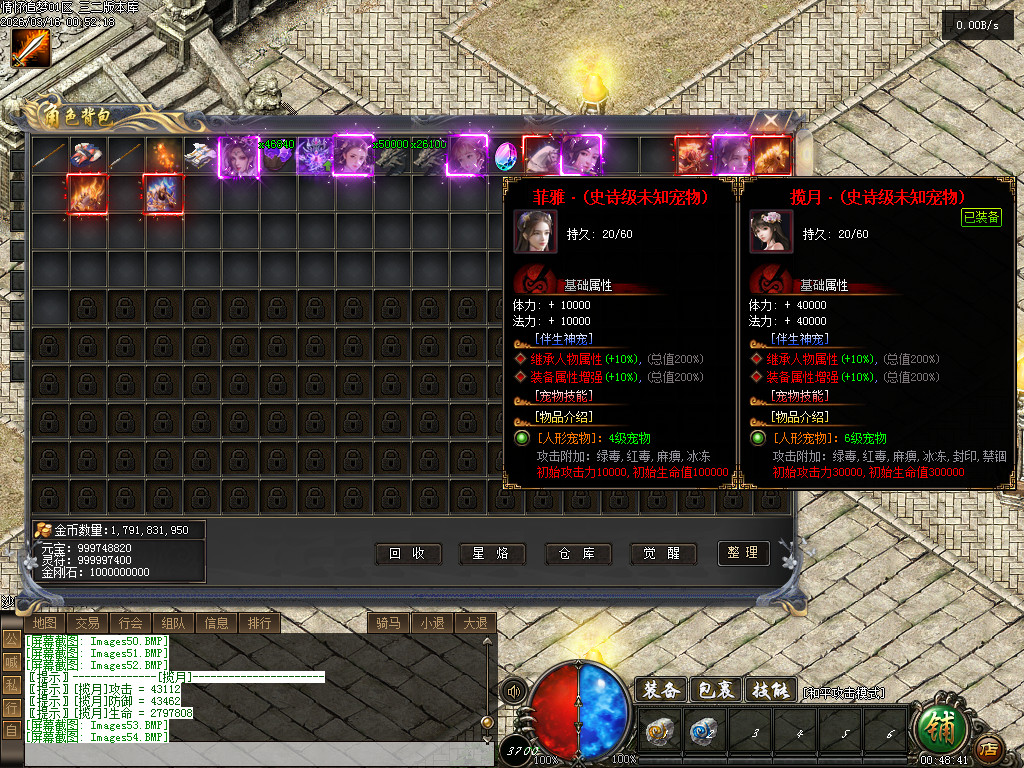
Task: Select the rainbow egg item in bag
Action: [x=505, y=155]
